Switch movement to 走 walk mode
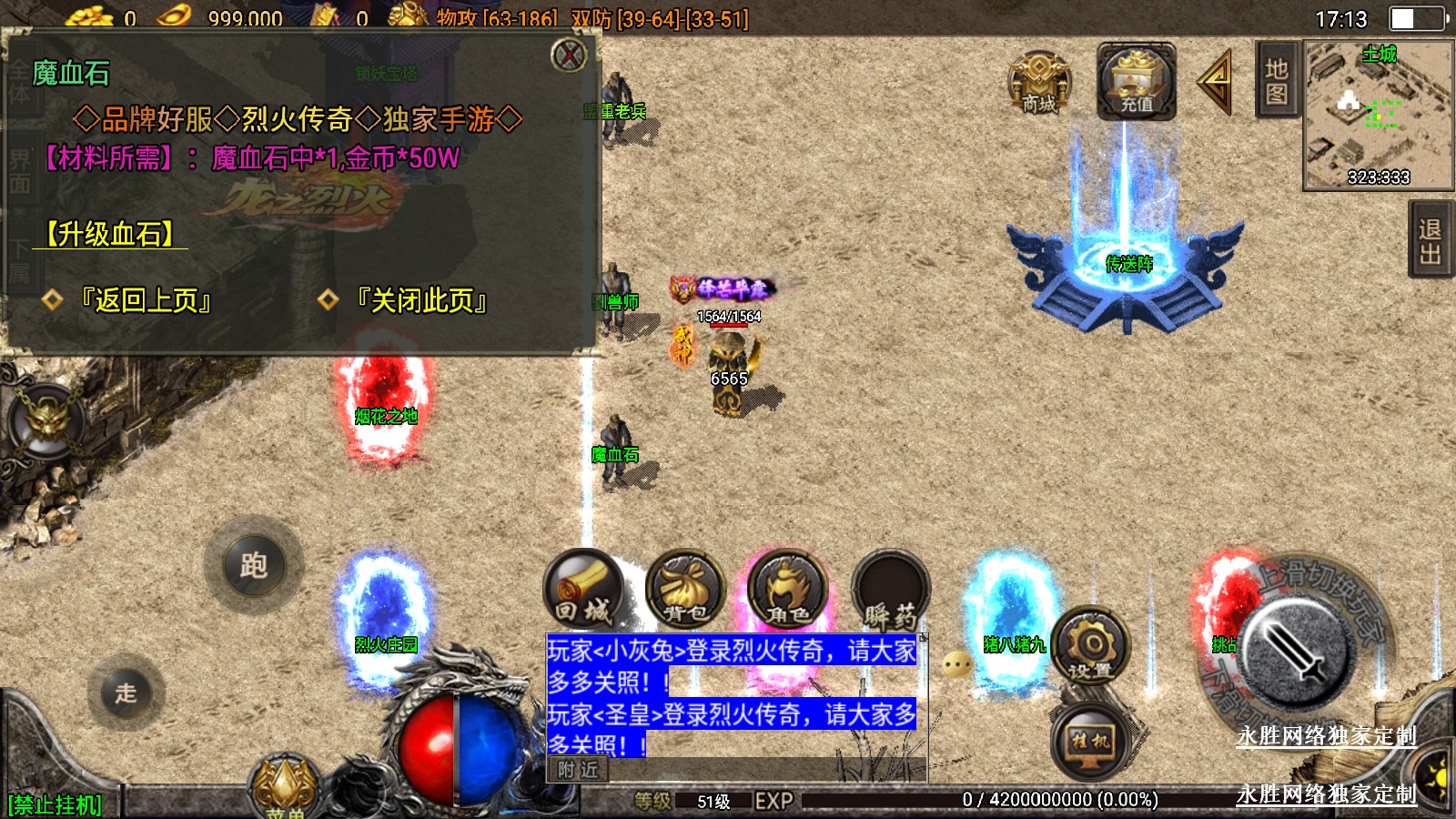1456x819 pixels. [126, 693]
